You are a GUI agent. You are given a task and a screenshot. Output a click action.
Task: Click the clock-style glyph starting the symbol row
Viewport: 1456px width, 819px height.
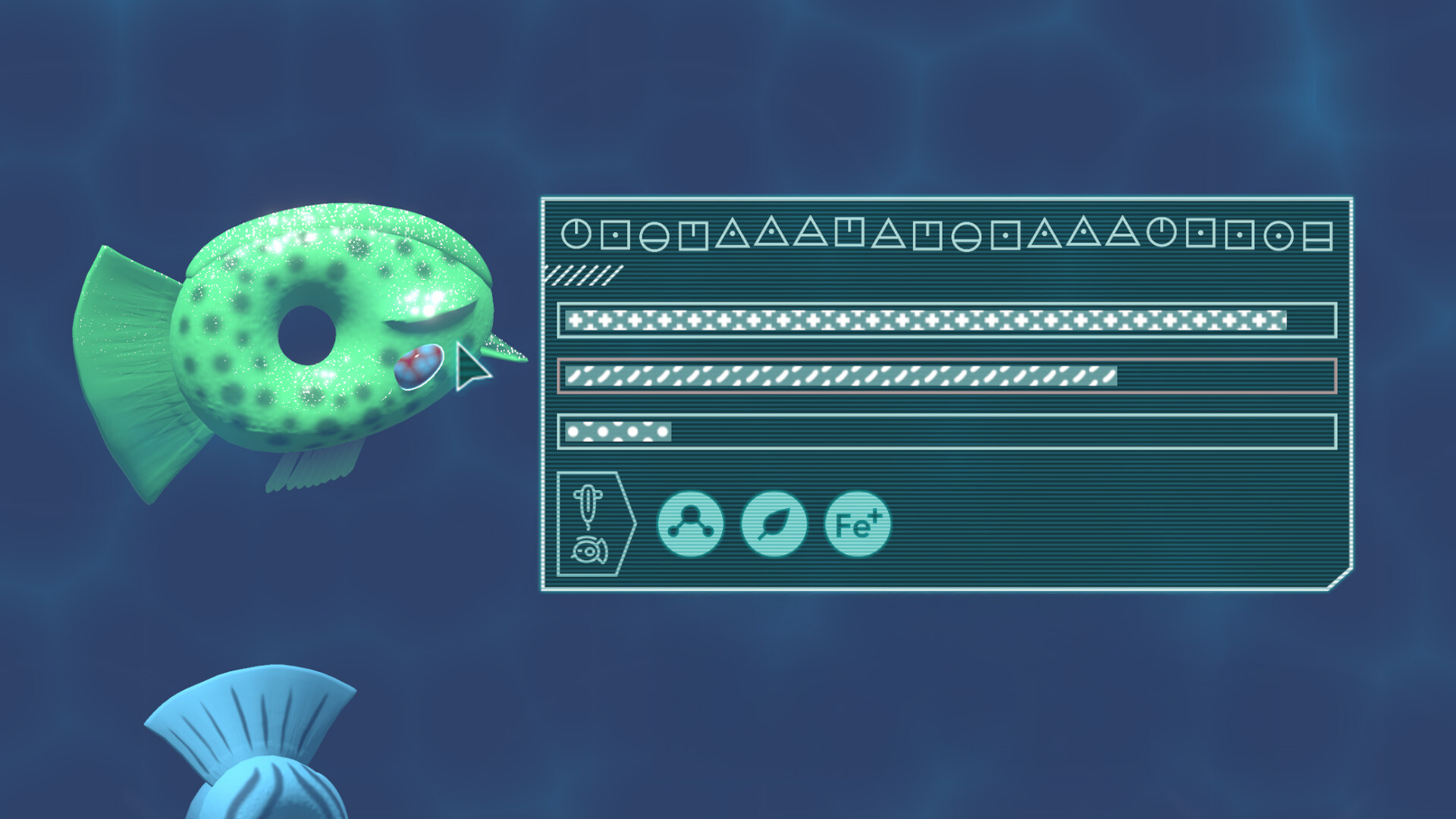[576, 237]
